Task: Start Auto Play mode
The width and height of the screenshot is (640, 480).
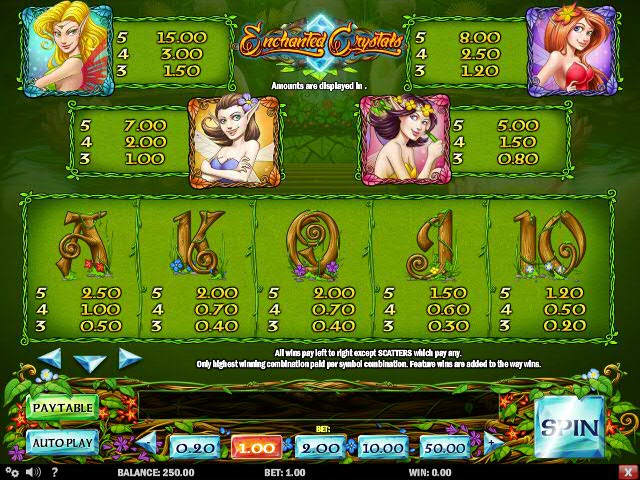Action: [62, 441]
